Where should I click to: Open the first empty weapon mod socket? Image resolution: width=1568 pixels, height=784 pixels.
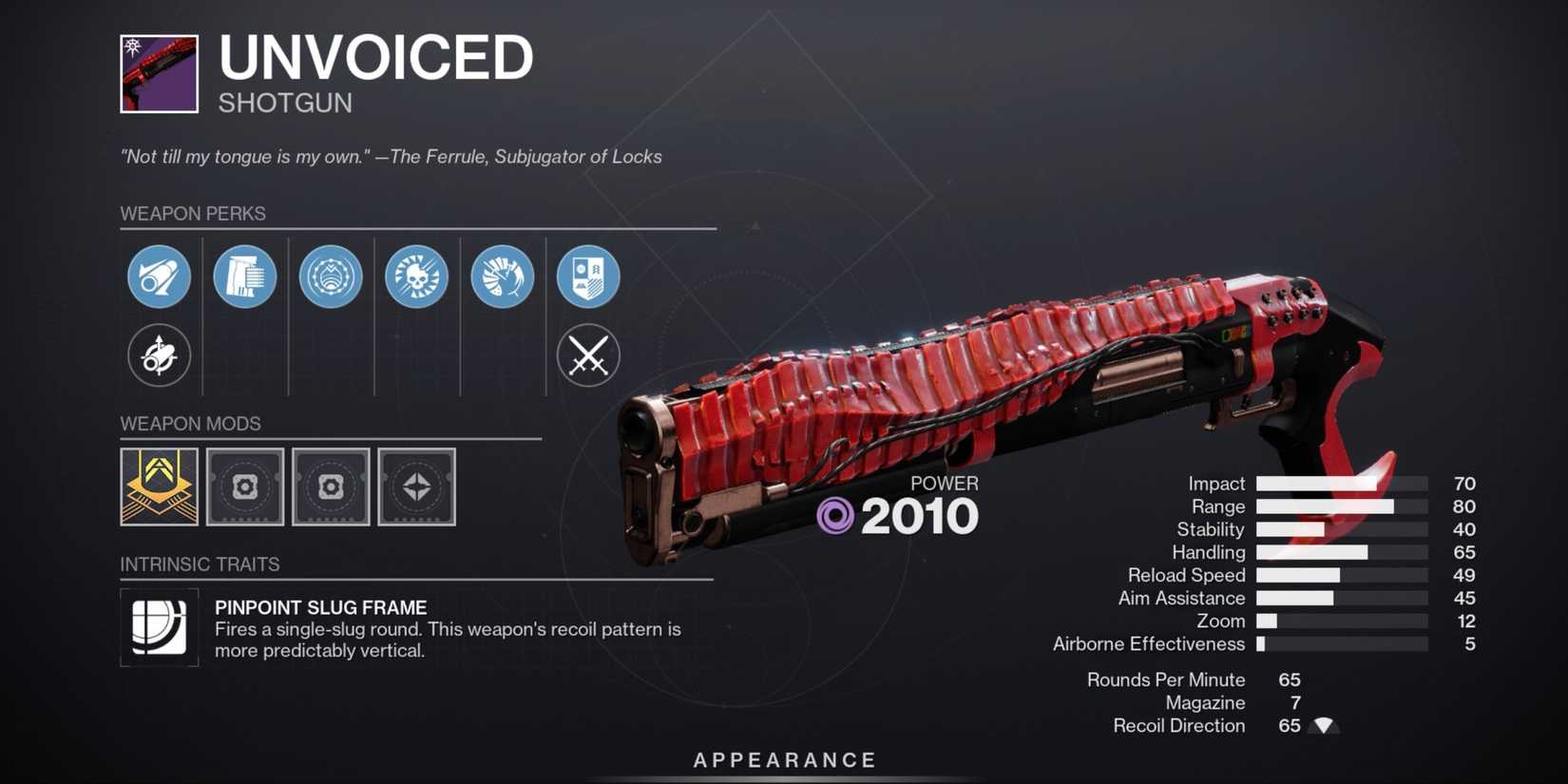pos(244,488)
